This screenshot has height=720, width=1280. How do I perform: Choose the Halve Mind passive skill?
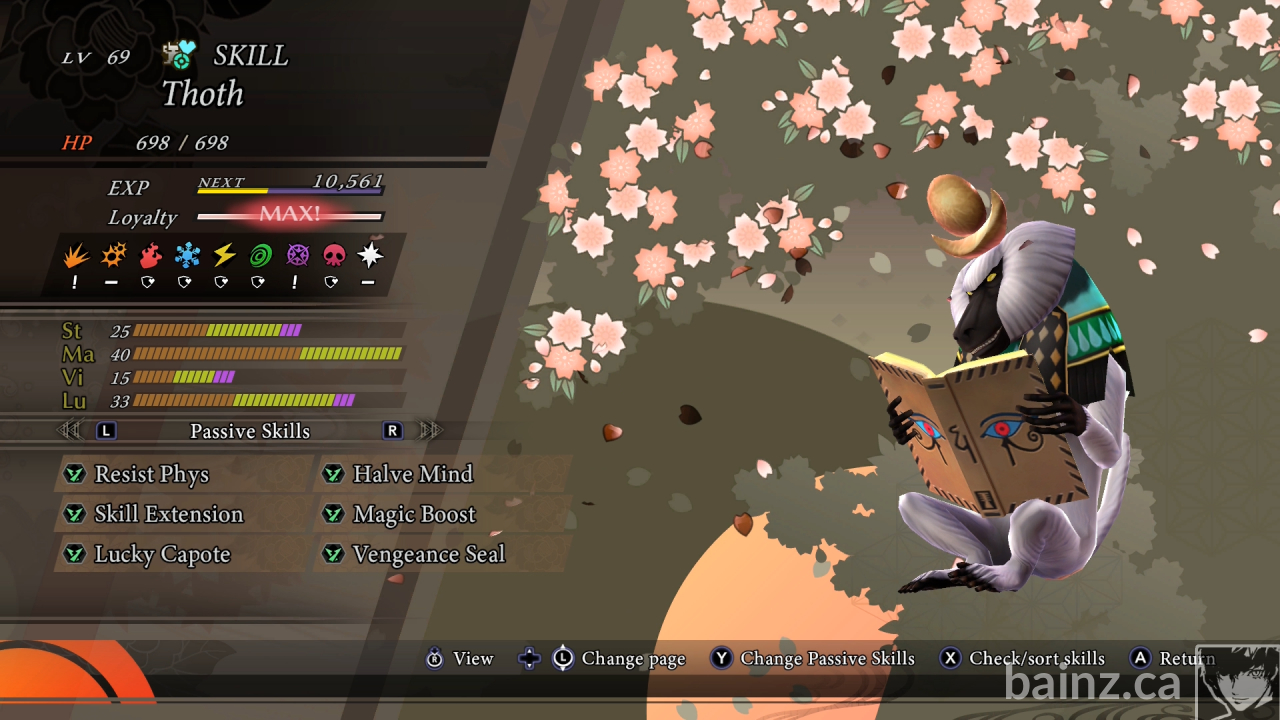(412, 474)
